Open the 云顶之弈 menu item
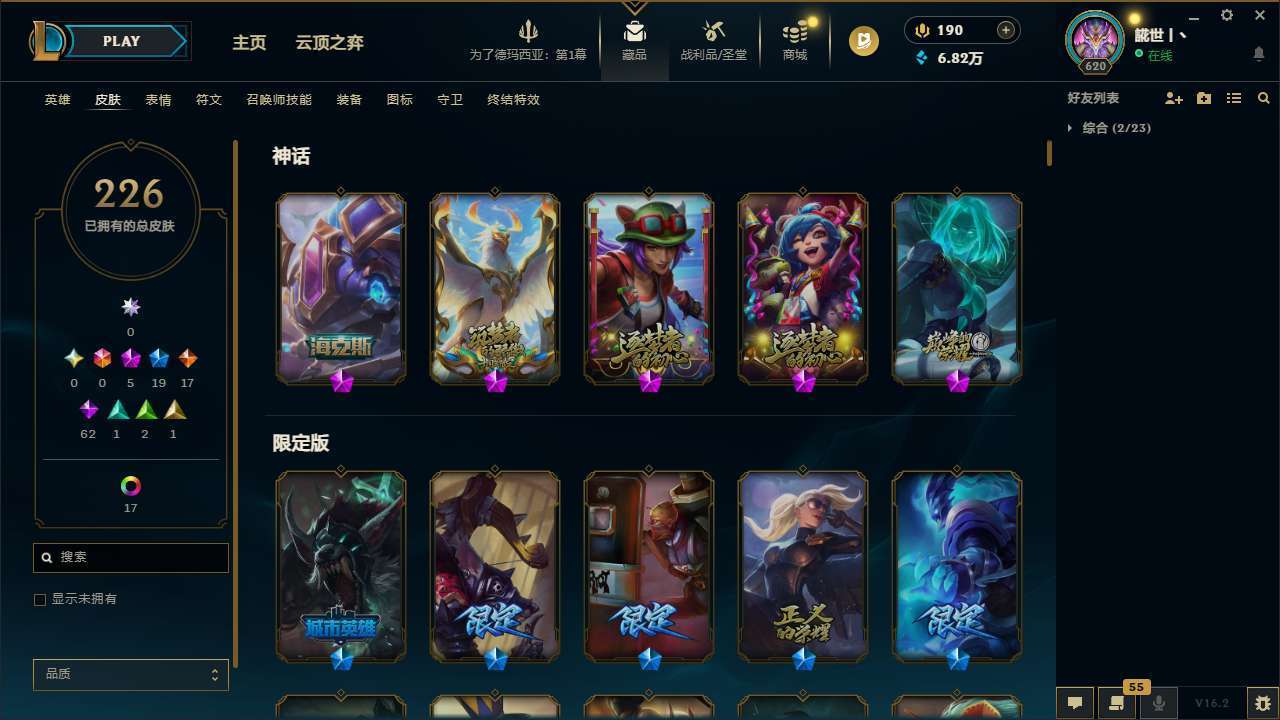 coord(331,42)
